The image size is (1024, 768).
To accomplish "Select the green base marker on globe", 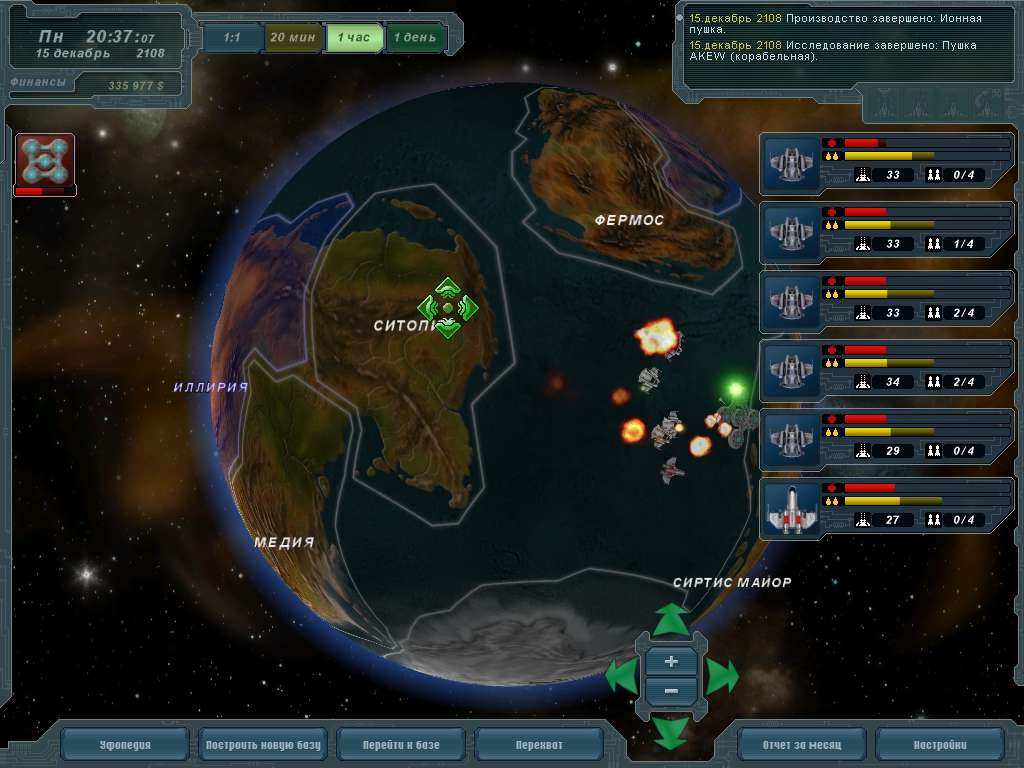I will [447, 308].
